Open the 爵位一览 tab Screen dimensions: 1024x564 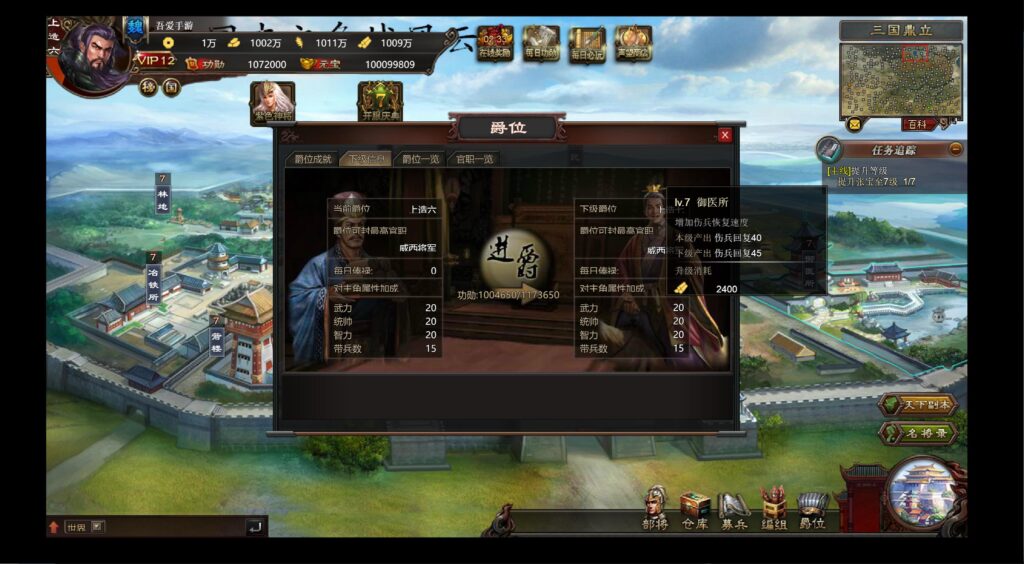click(x=420, y=159)
